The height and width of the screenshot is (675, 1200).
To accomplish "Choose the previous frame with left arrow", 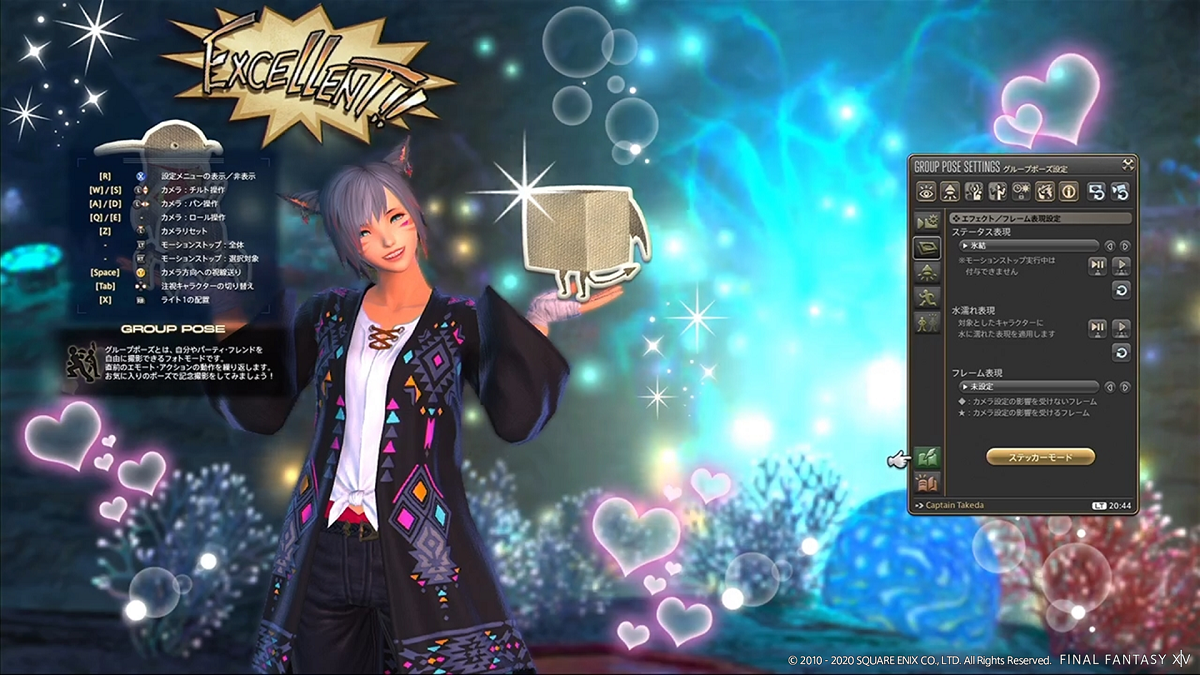I will [x=1109, y=387].
